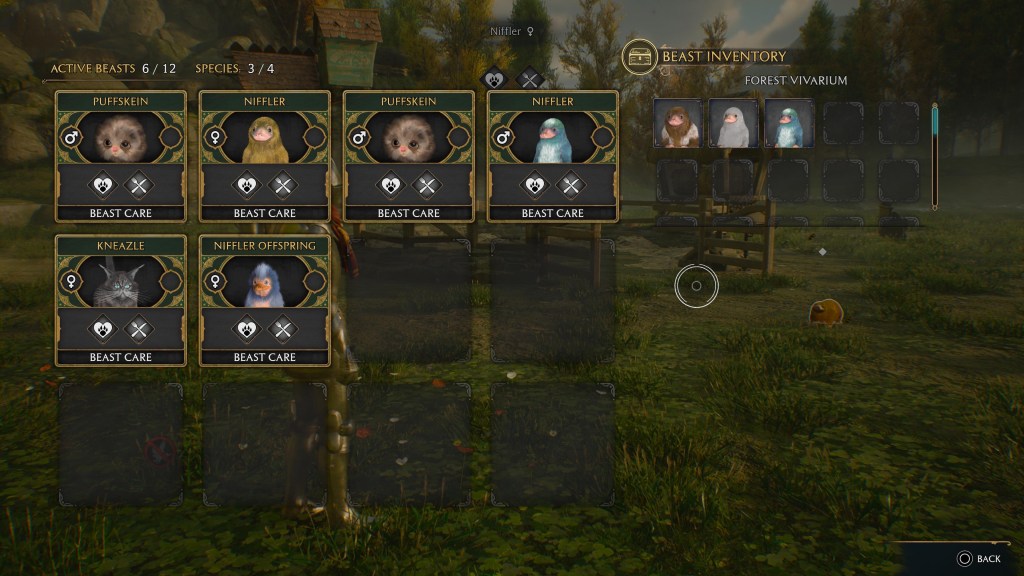
Task: Feed the Niffler Offspring
Action: point(283,329)
